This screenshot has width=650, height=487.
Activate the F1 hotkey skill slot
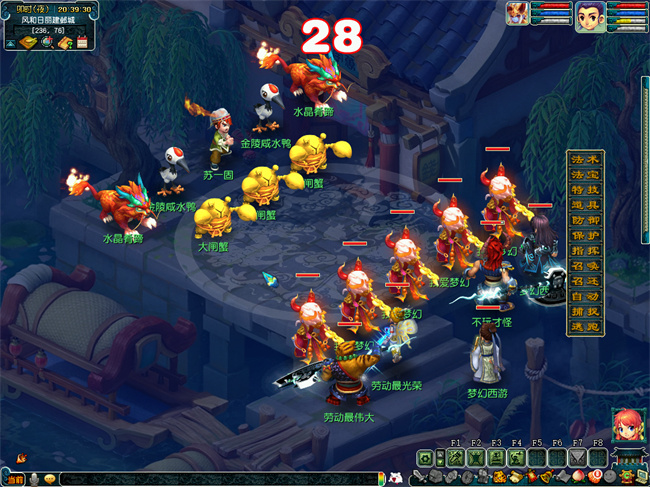pyautogui.click(x=456, y=457)
